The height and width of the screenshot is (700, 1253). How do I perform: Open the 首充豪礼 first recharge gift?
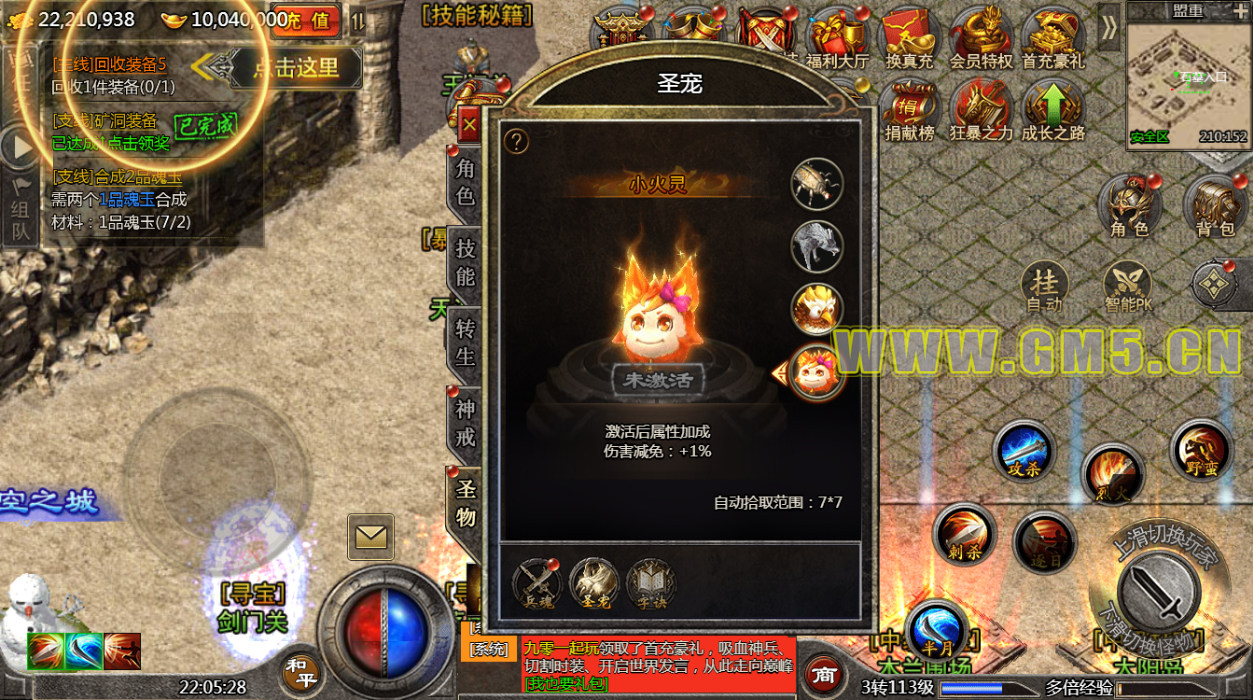[x=1052, y=40]
